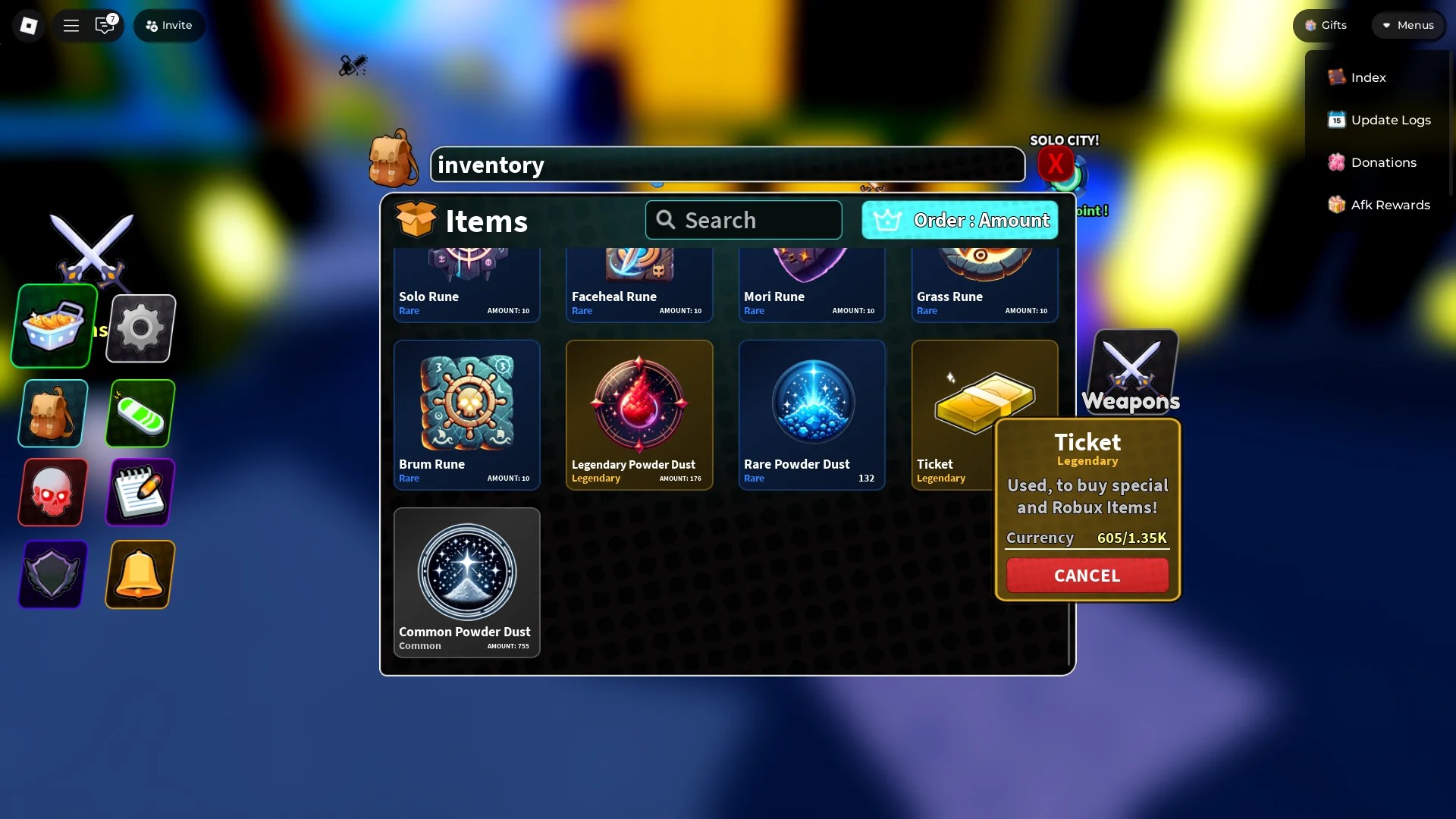Collapse the Menus list via its chevron
The image size is (1456, 819).
point(1385,24)
